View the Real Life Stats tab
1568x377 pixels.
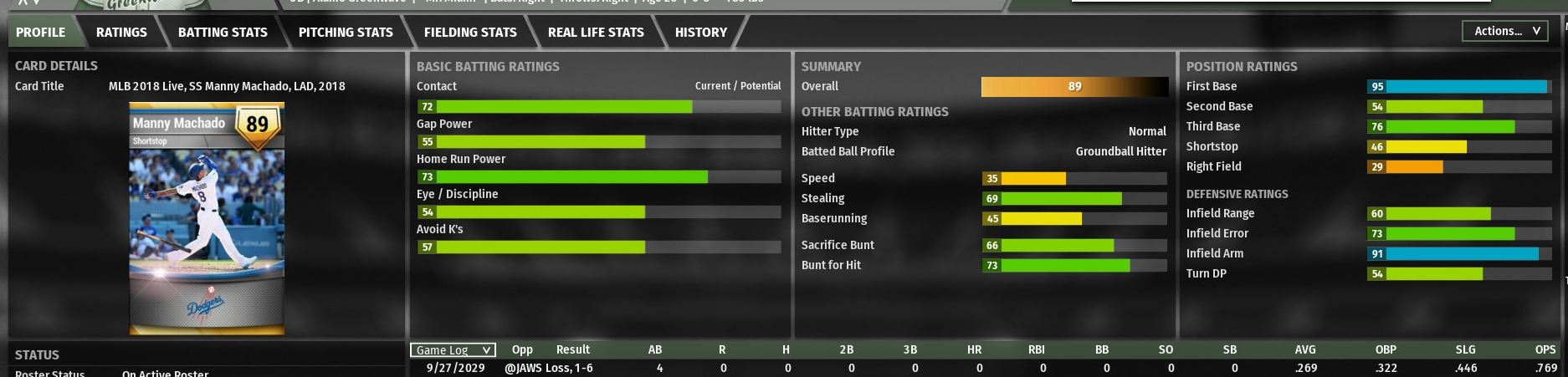pos(596,33)
